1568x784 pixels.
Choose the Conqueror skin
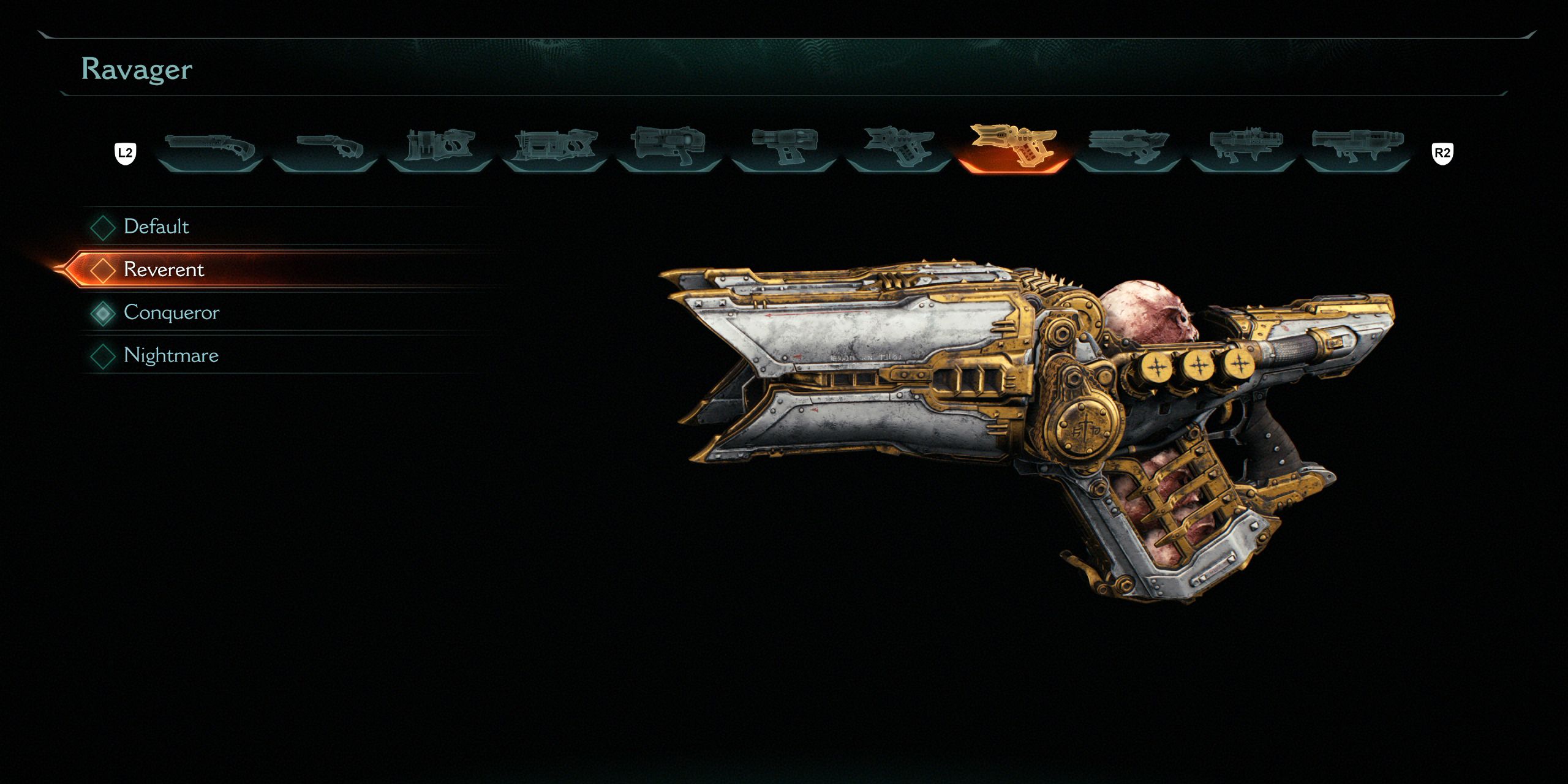coord(171,312)
